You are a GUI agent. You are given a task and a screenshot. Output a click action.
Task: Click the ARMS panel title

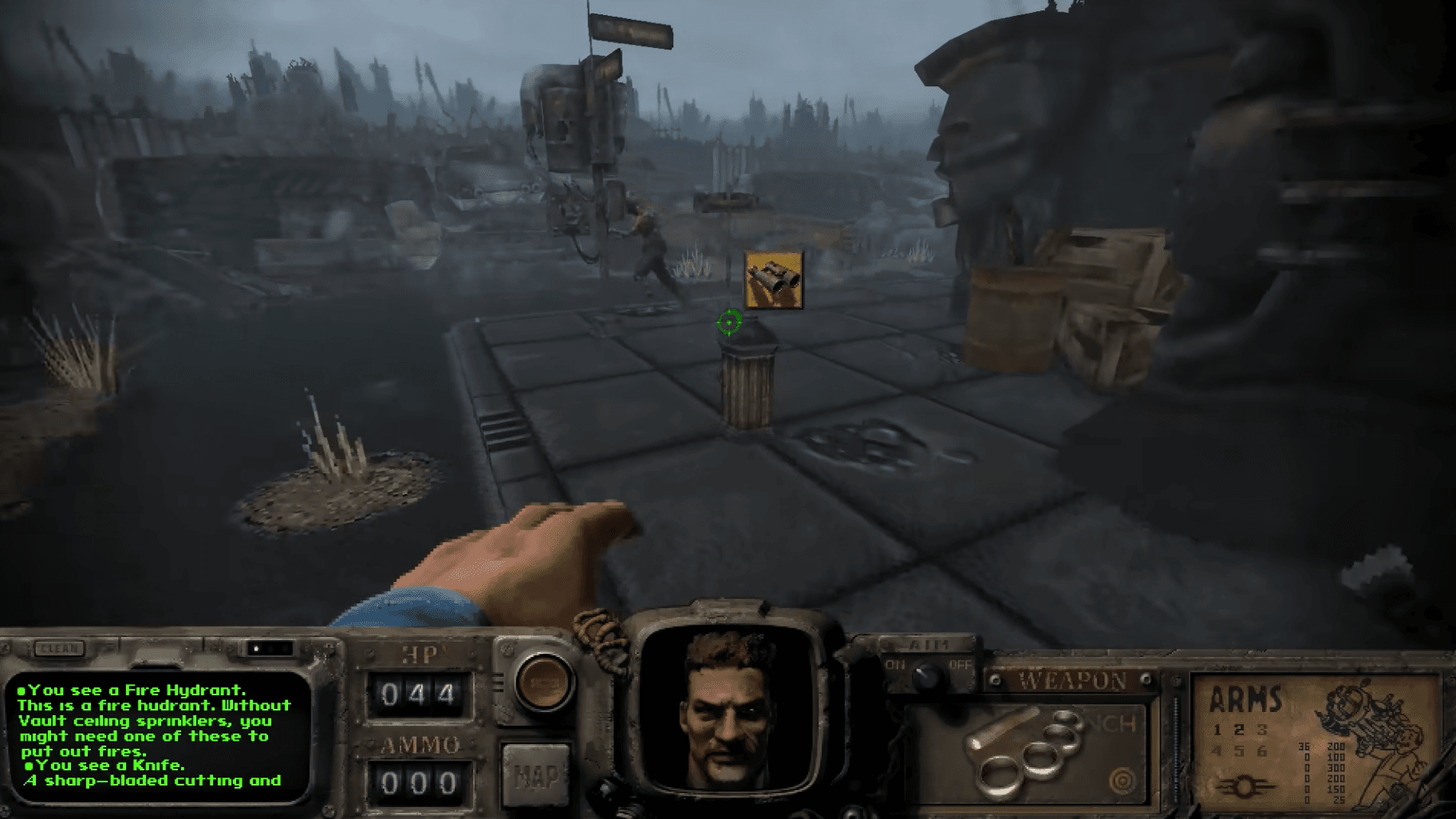point(1245,699)
